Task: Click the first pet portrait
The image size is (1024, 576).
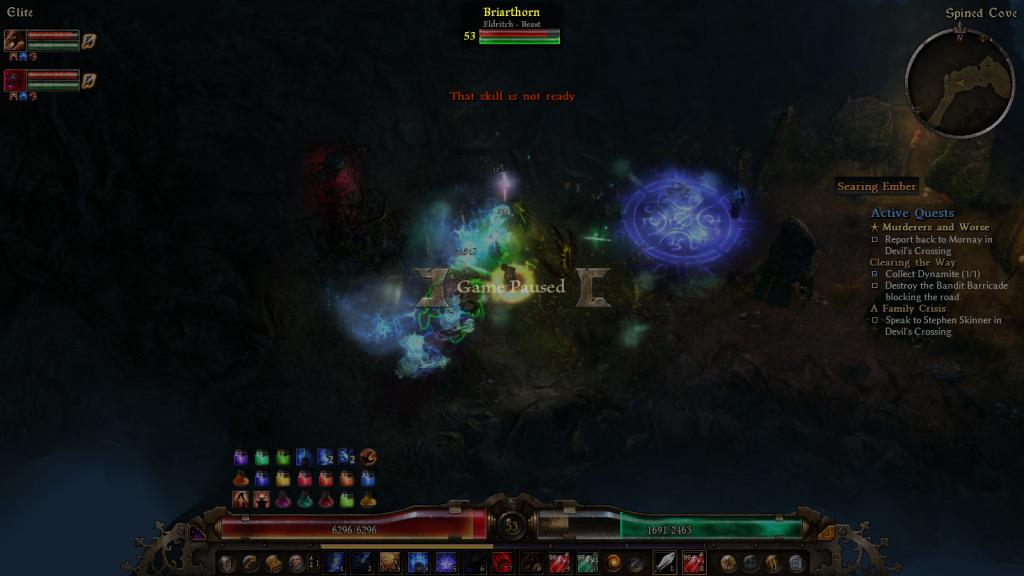Action: click(x=15, y=41)
